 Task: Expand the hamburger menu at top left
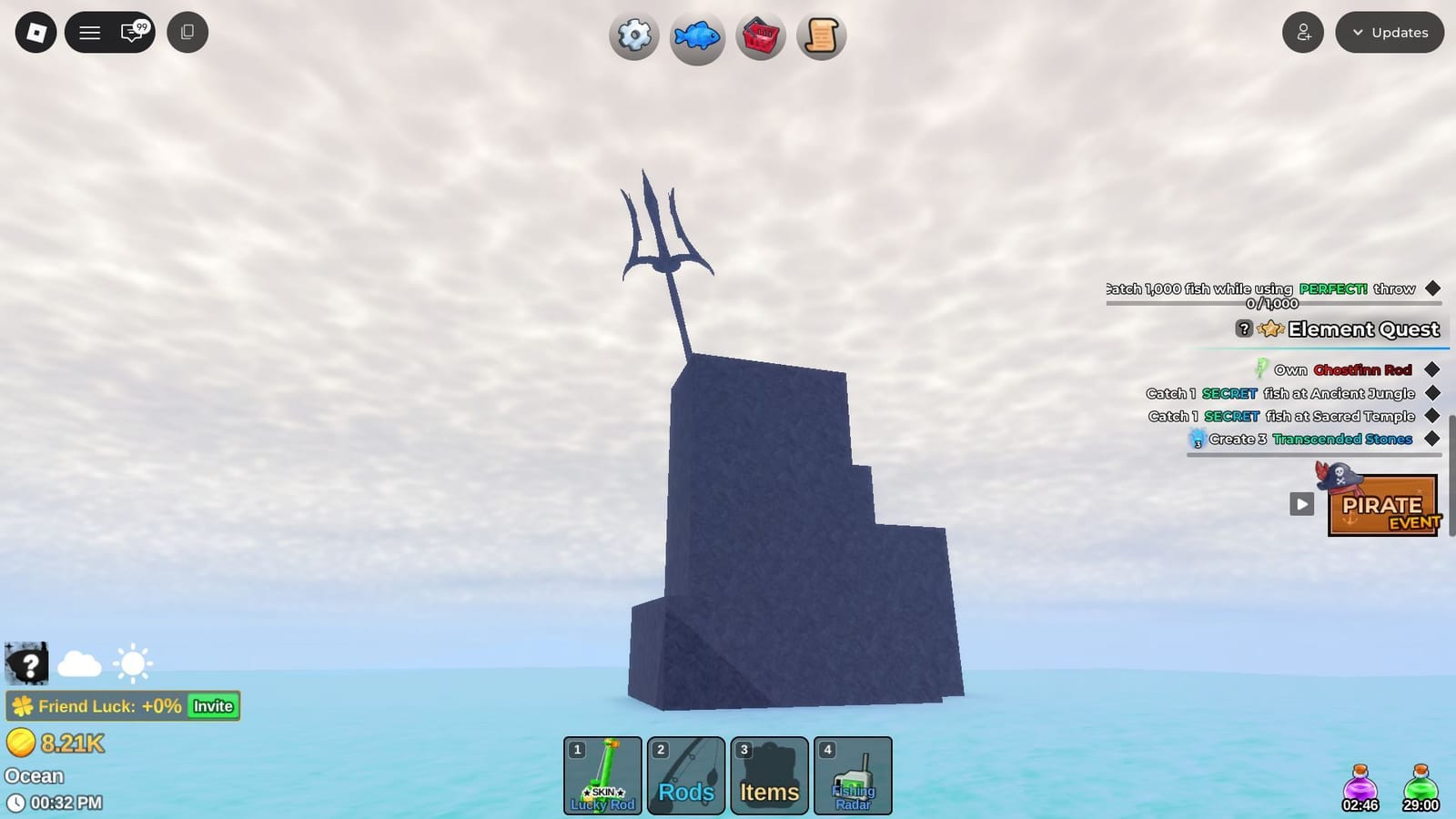tap(89, 32)
